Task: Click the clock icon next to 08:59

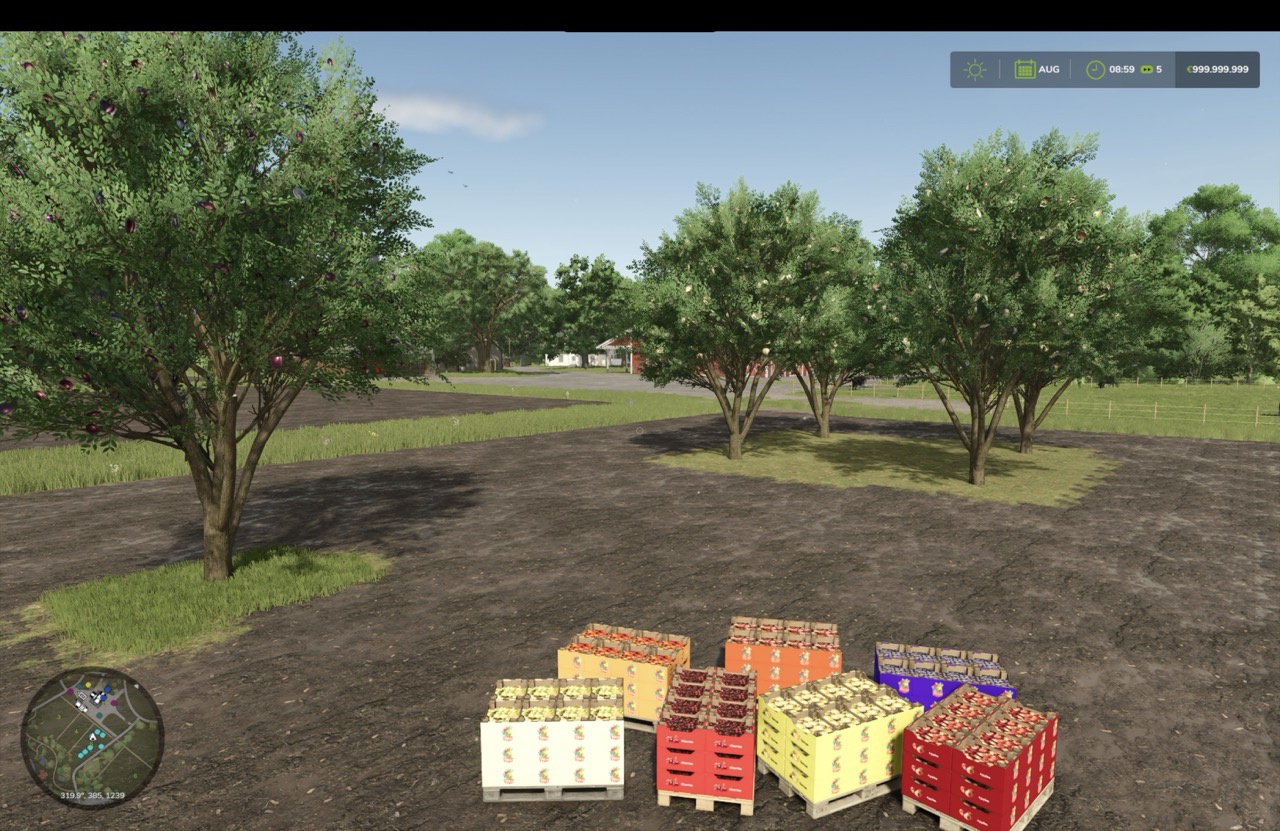Action: (x=1093, y=69)
